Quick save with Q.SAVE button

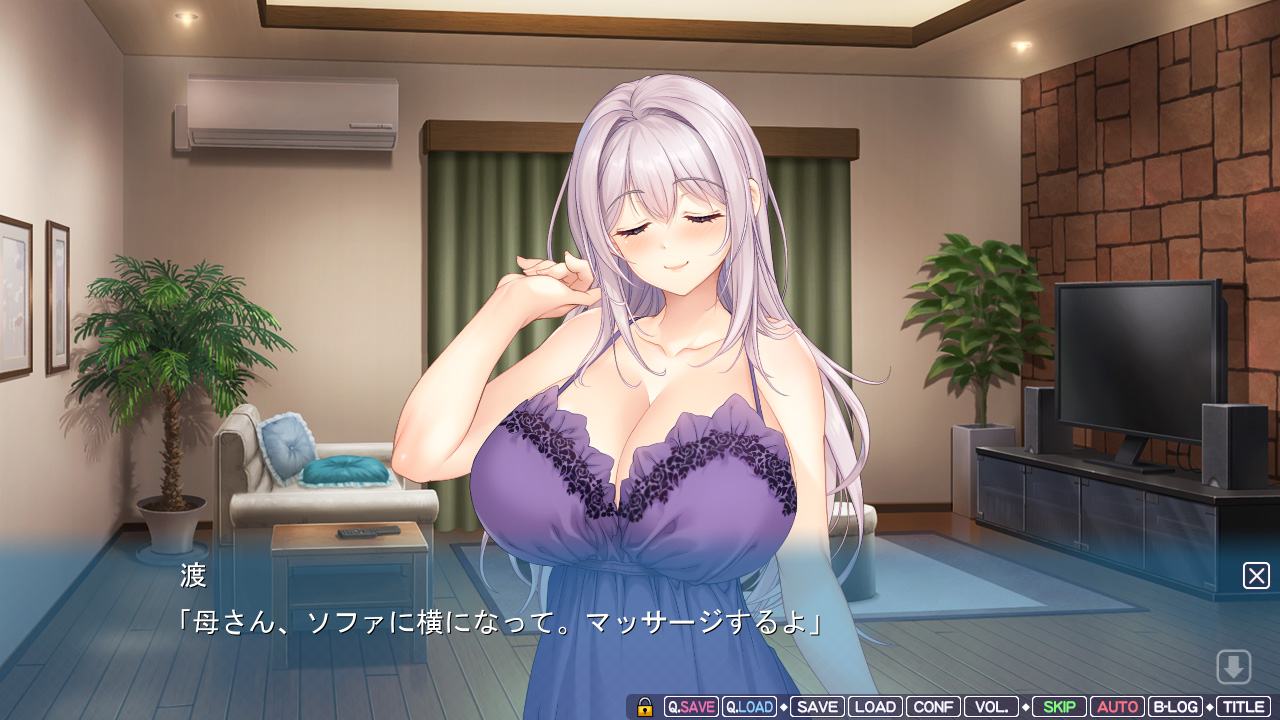(x=691, y=707)
